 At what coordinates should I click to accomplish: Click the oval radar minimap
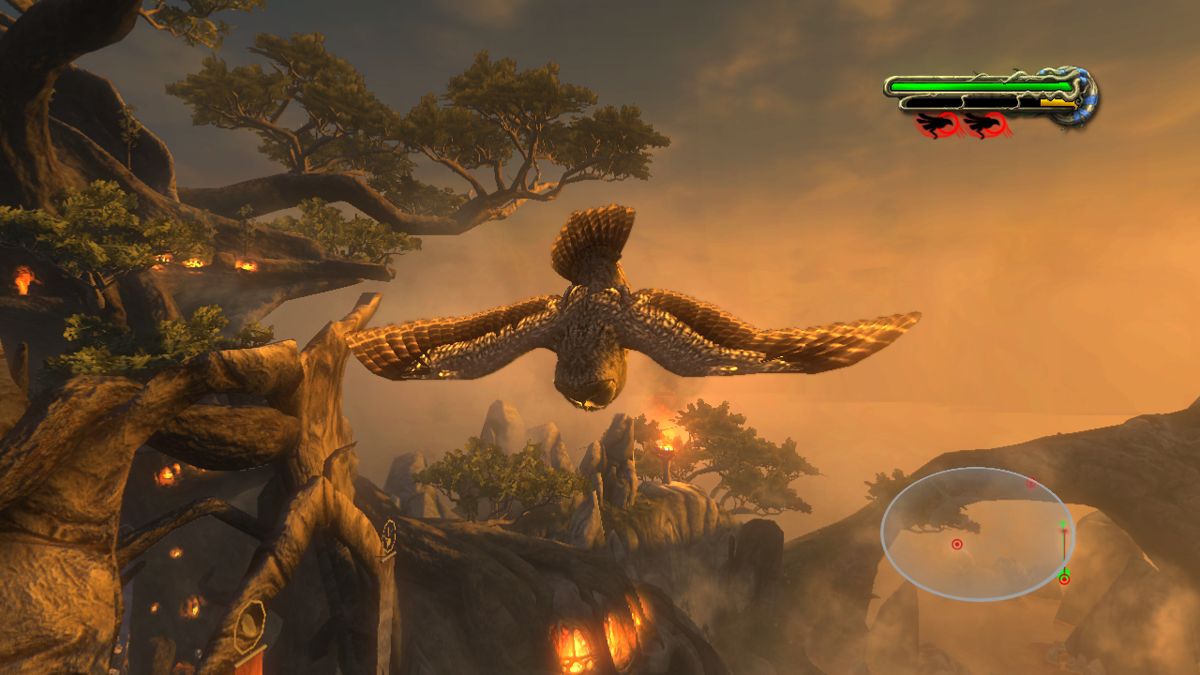(x=977, y=534)
